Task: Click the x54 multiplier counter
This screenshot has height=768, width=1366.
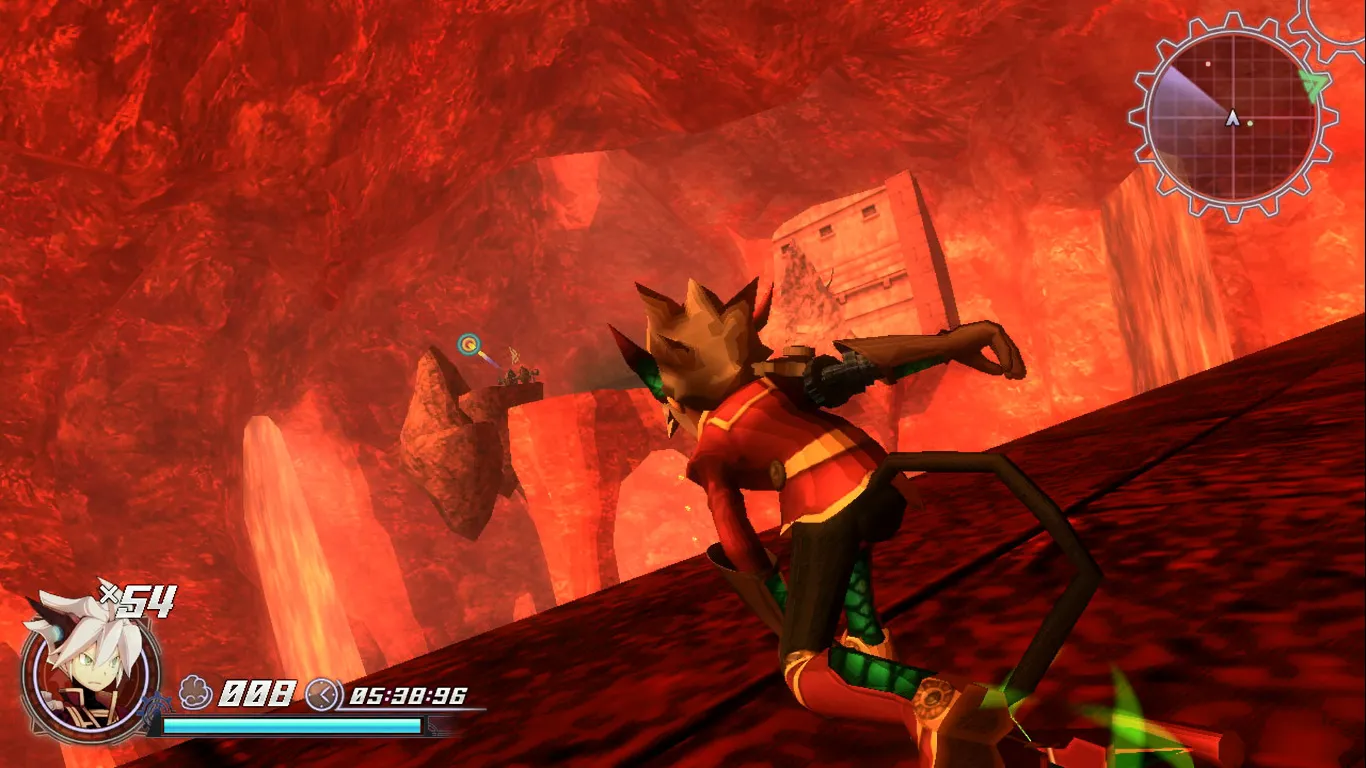Action: [139, 601]
